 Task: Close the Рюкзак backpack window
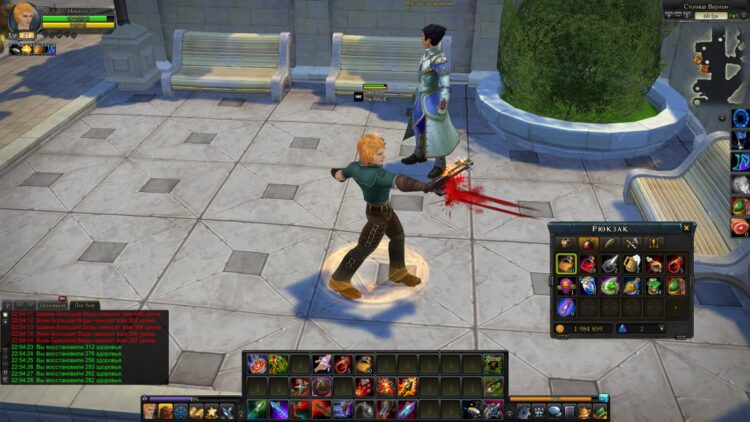[686, 228]
